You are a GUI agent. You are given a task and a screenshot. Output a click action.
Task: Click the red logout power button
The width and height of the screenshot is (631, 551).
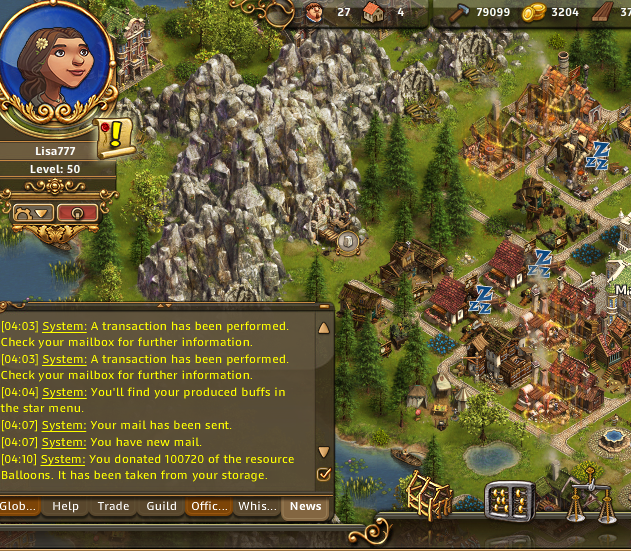point(77,212)
